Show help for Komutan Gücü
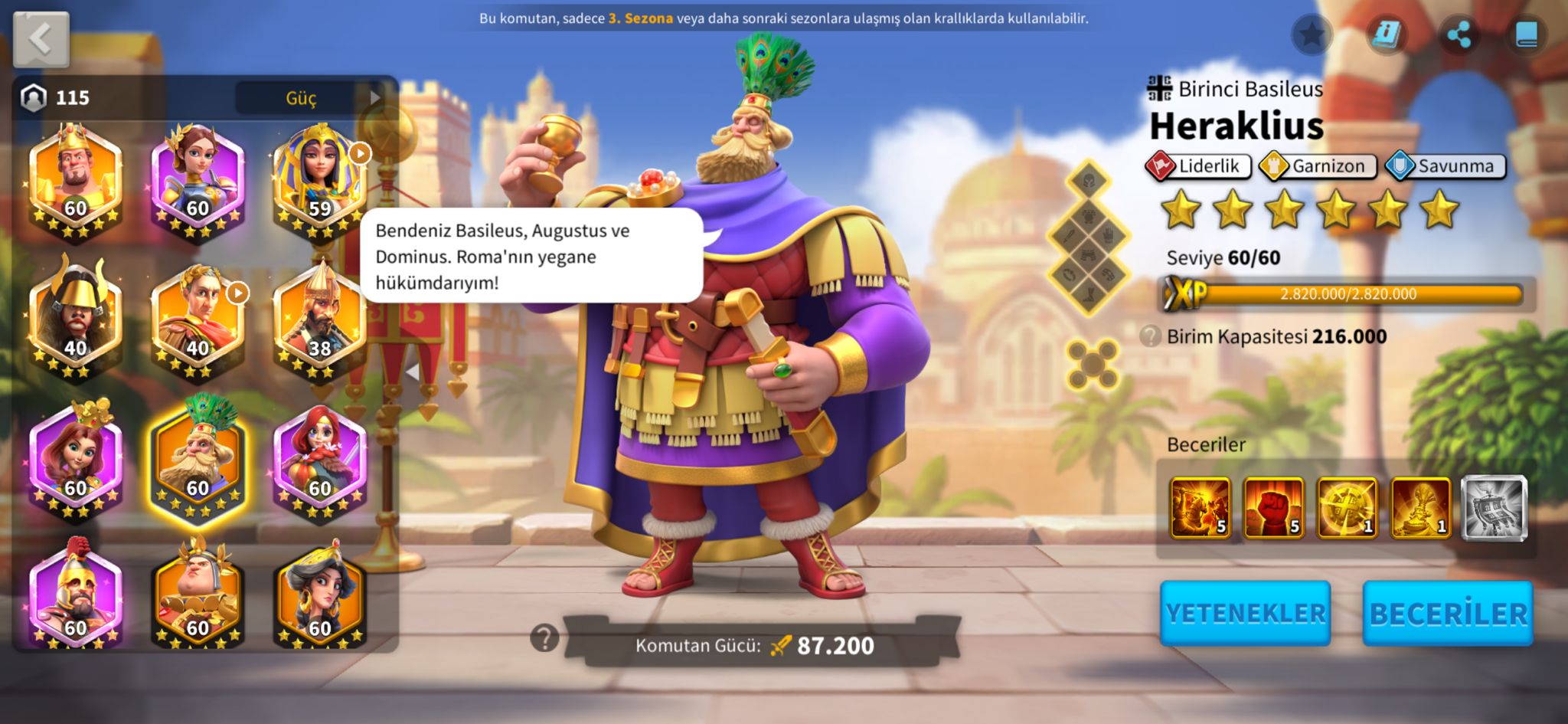This screenshot has height=724, width=1568. pyautogui.click(x=544, y=637)
